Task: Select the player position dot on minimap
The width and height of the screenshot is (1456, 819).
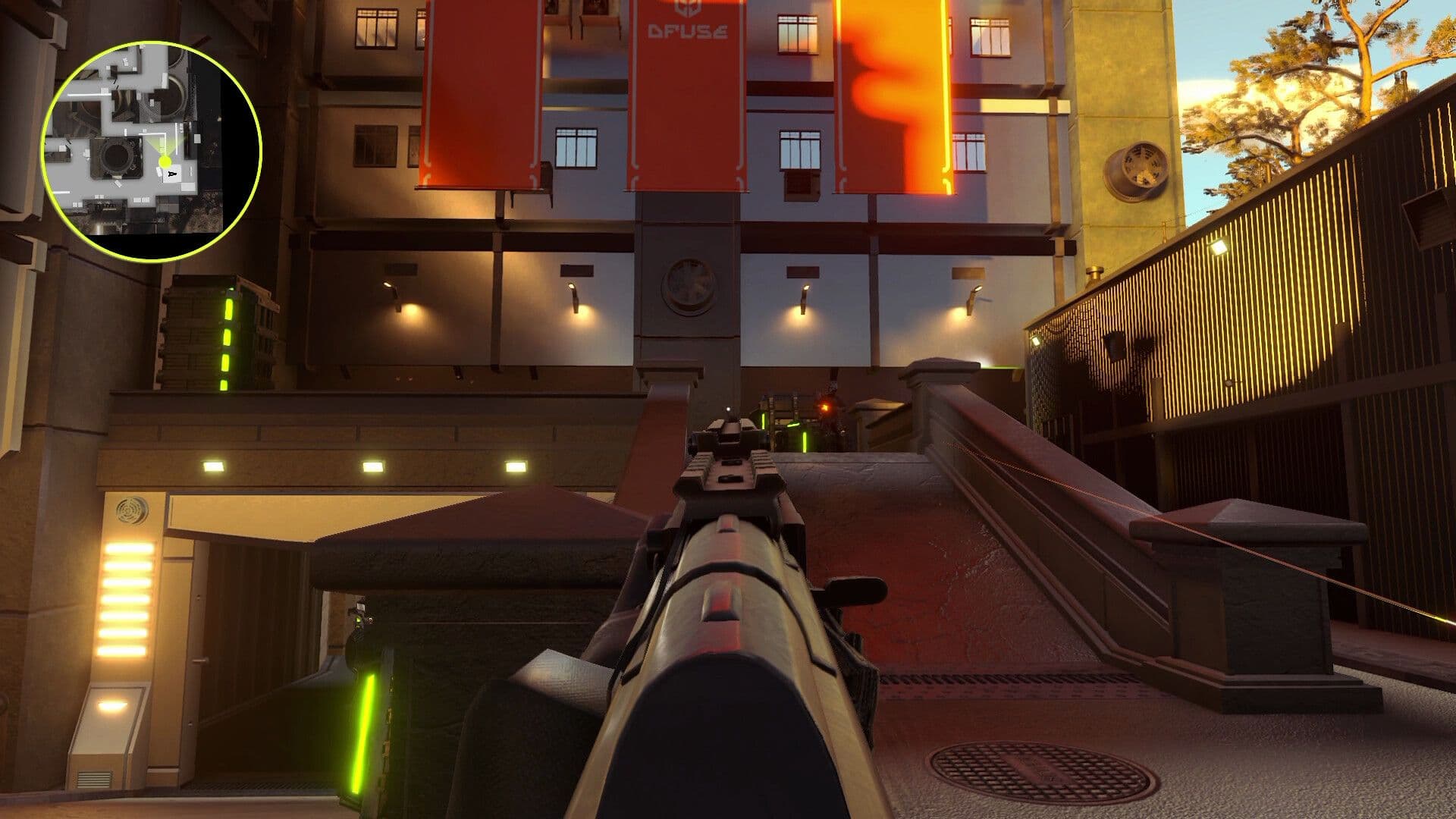Action: coord(165,160)
